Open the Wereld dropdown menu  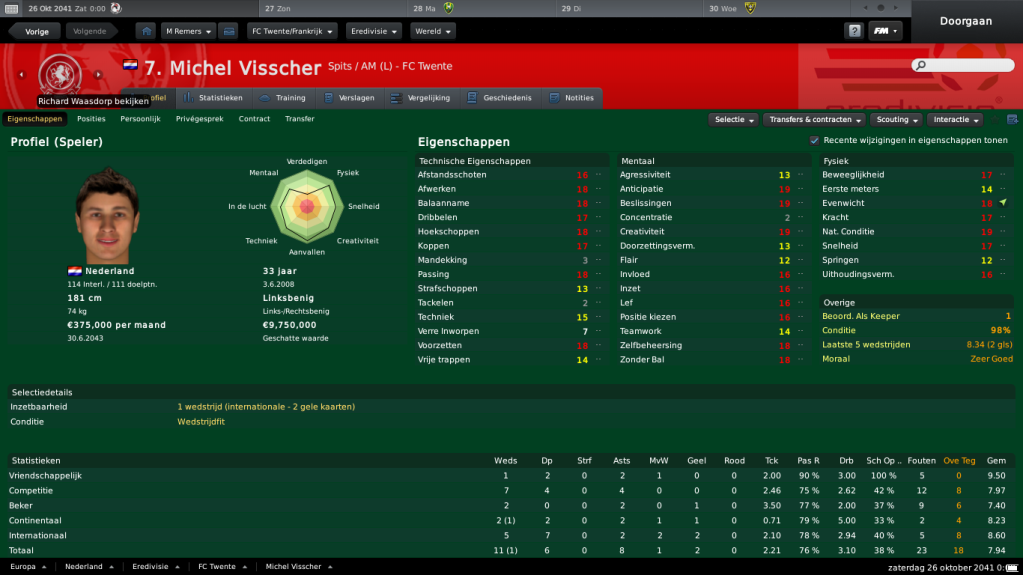[x=432, y=31]
